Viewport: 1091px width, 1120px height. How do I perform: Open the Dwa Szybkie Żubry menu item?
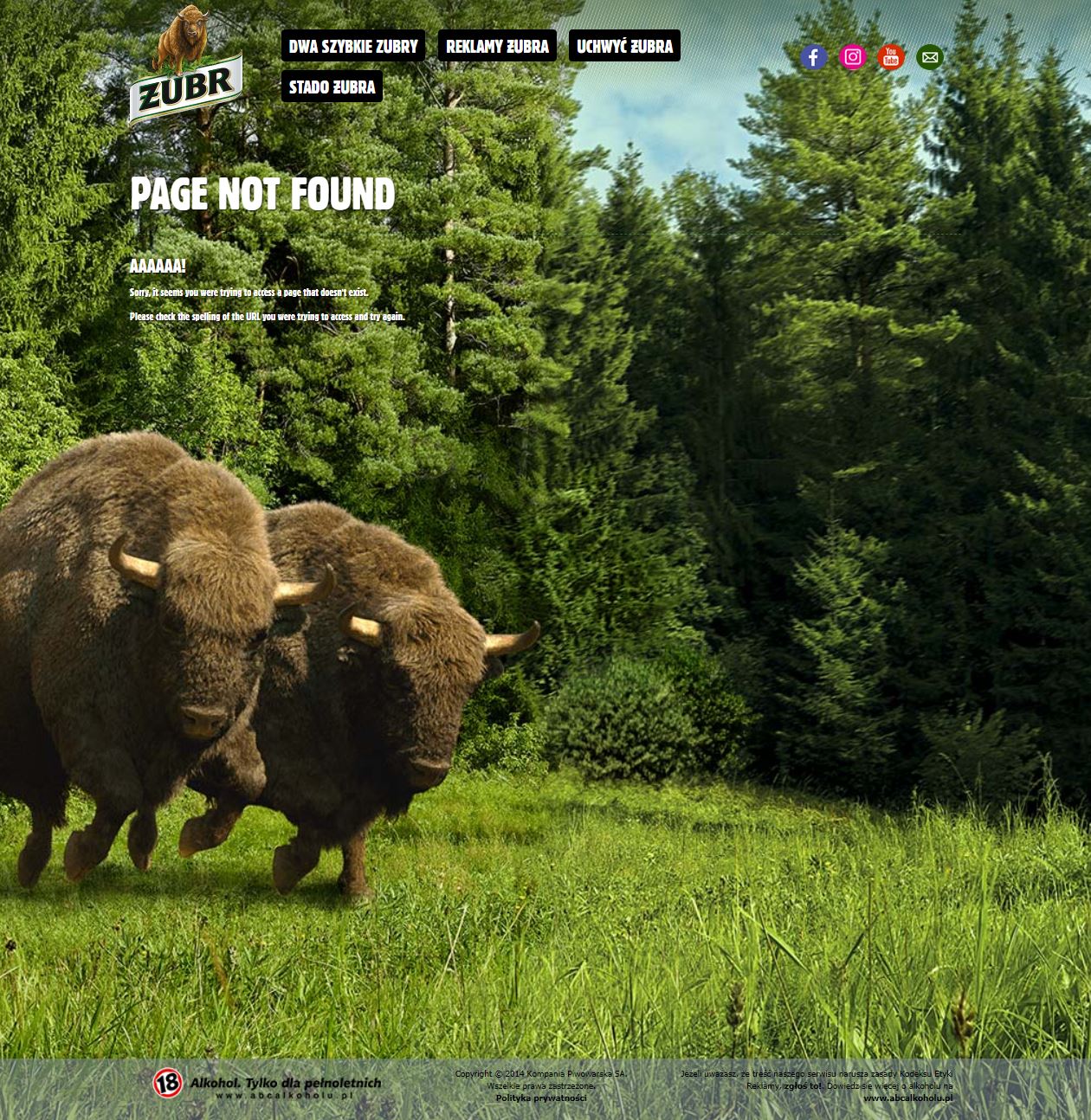click(353, 47)
